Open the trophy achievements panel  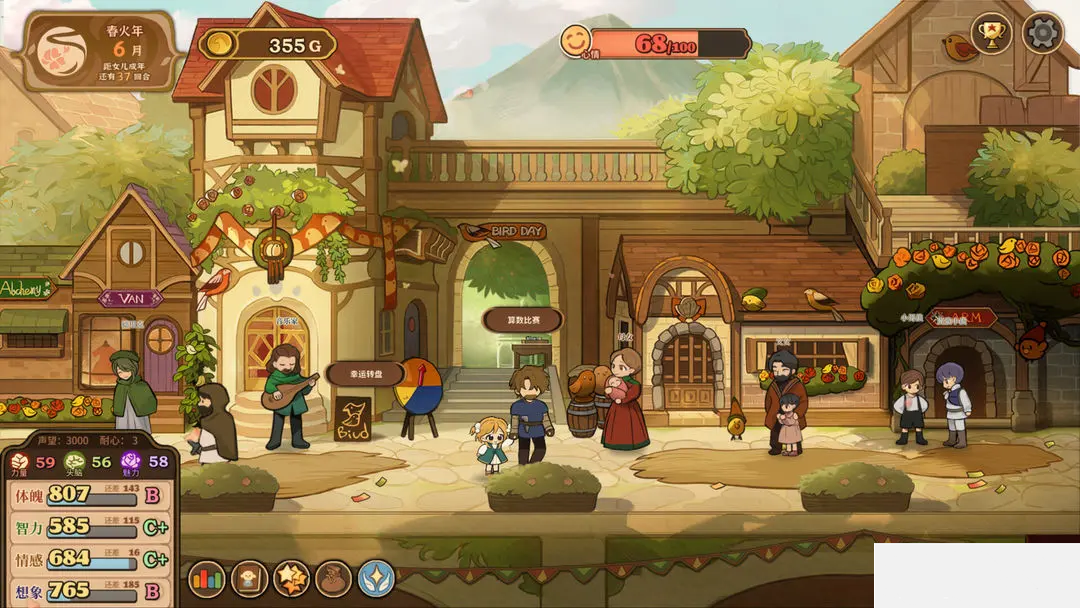tap(992, 34)
